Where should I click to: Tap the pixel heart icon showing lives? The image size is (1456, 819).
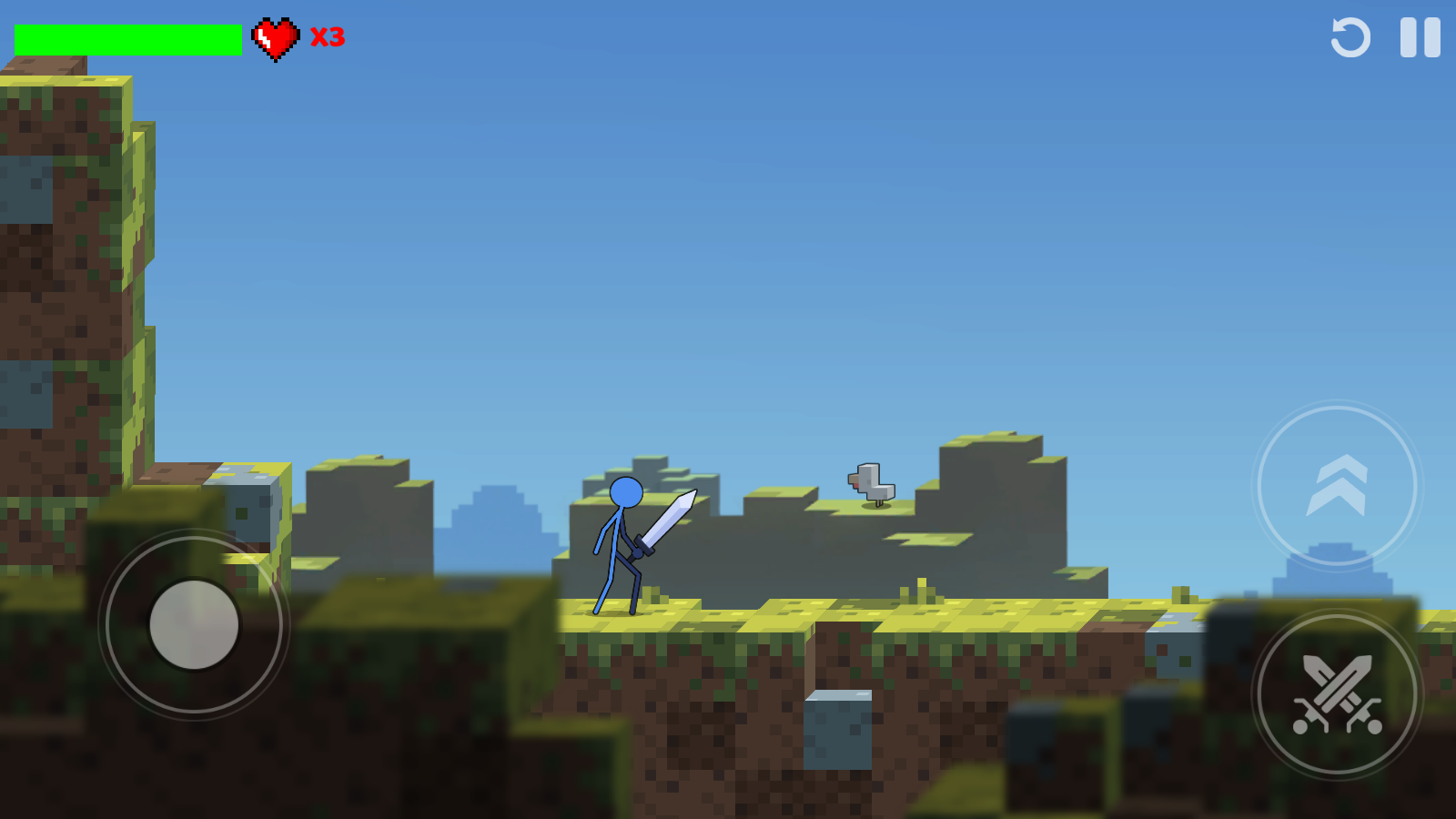pos(276,39)
